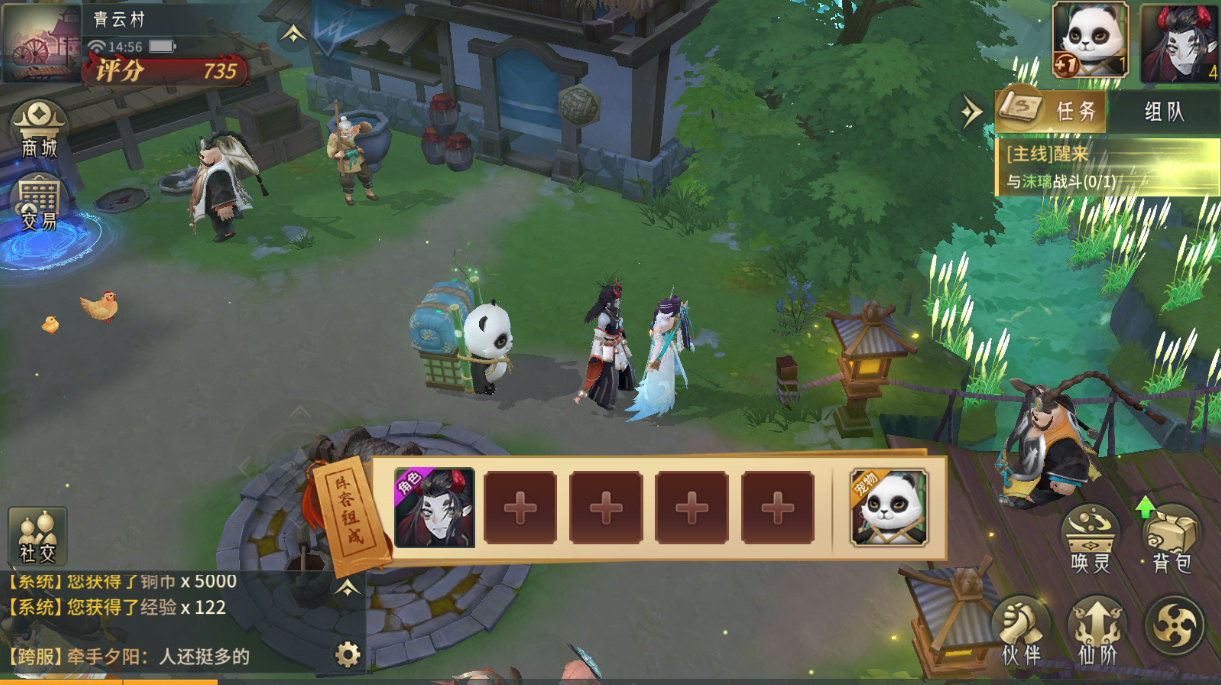Select the 角色 character portrait in lineup

click(x=434, y=508)
